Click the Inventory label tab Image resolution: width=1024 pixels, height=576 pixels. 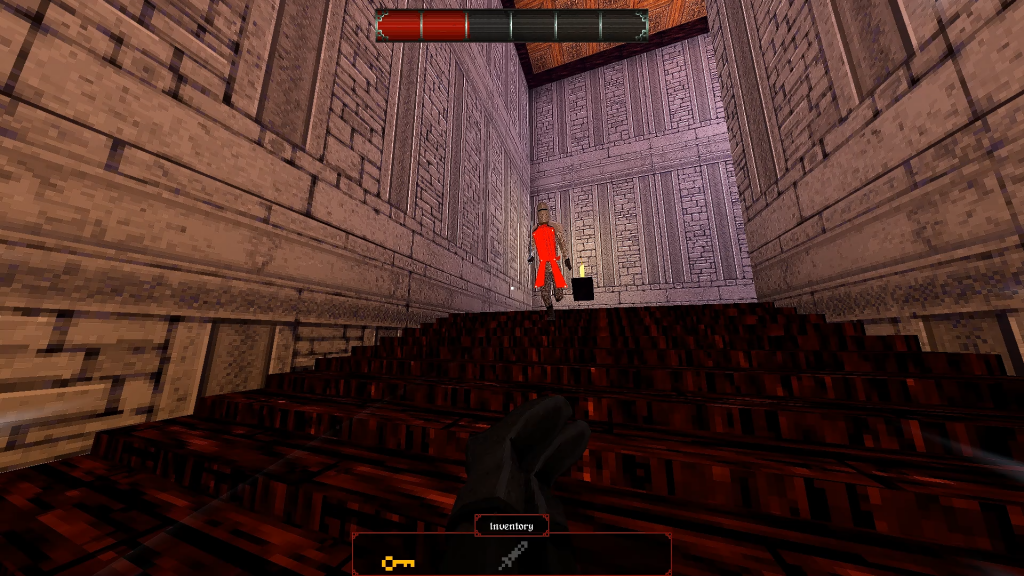pos(511,526)
